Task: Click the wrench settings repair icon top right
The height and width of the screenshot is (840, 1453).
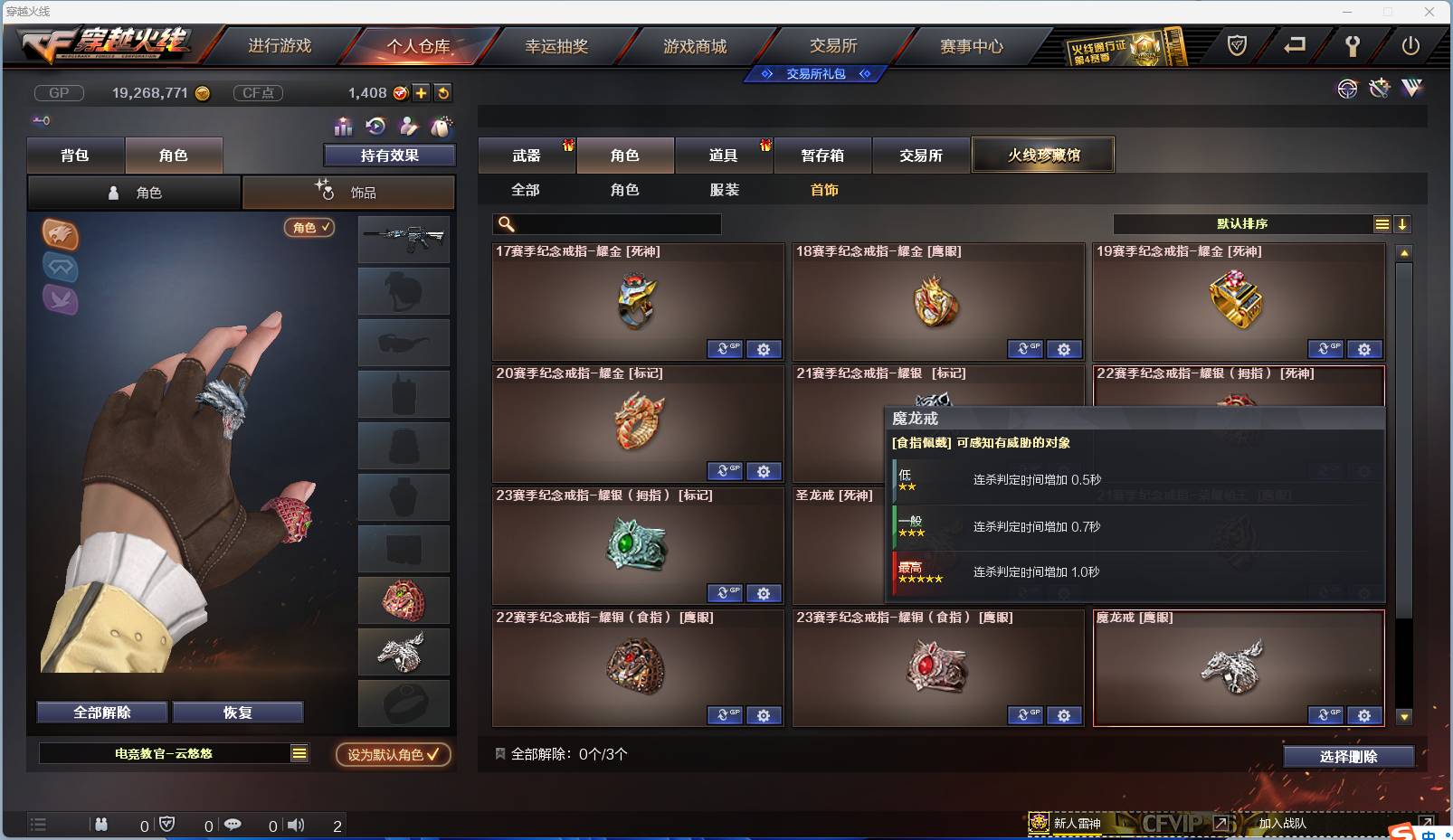Action: [1378, 89]
